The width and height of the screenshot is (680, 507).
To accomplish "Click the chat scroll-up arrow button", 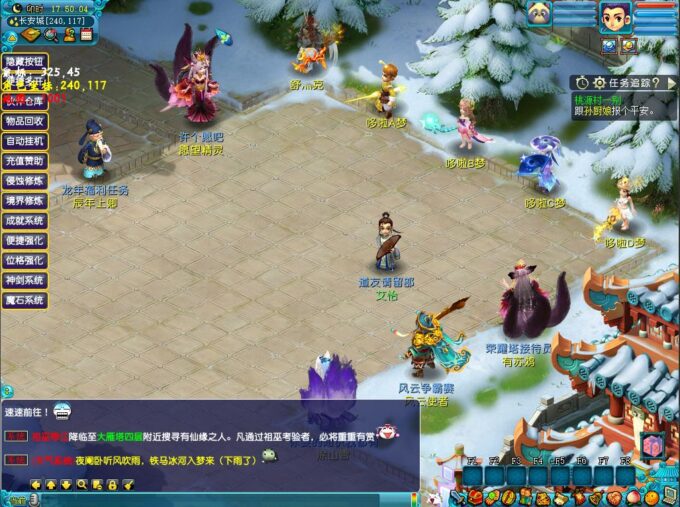I will click(51, 485).
